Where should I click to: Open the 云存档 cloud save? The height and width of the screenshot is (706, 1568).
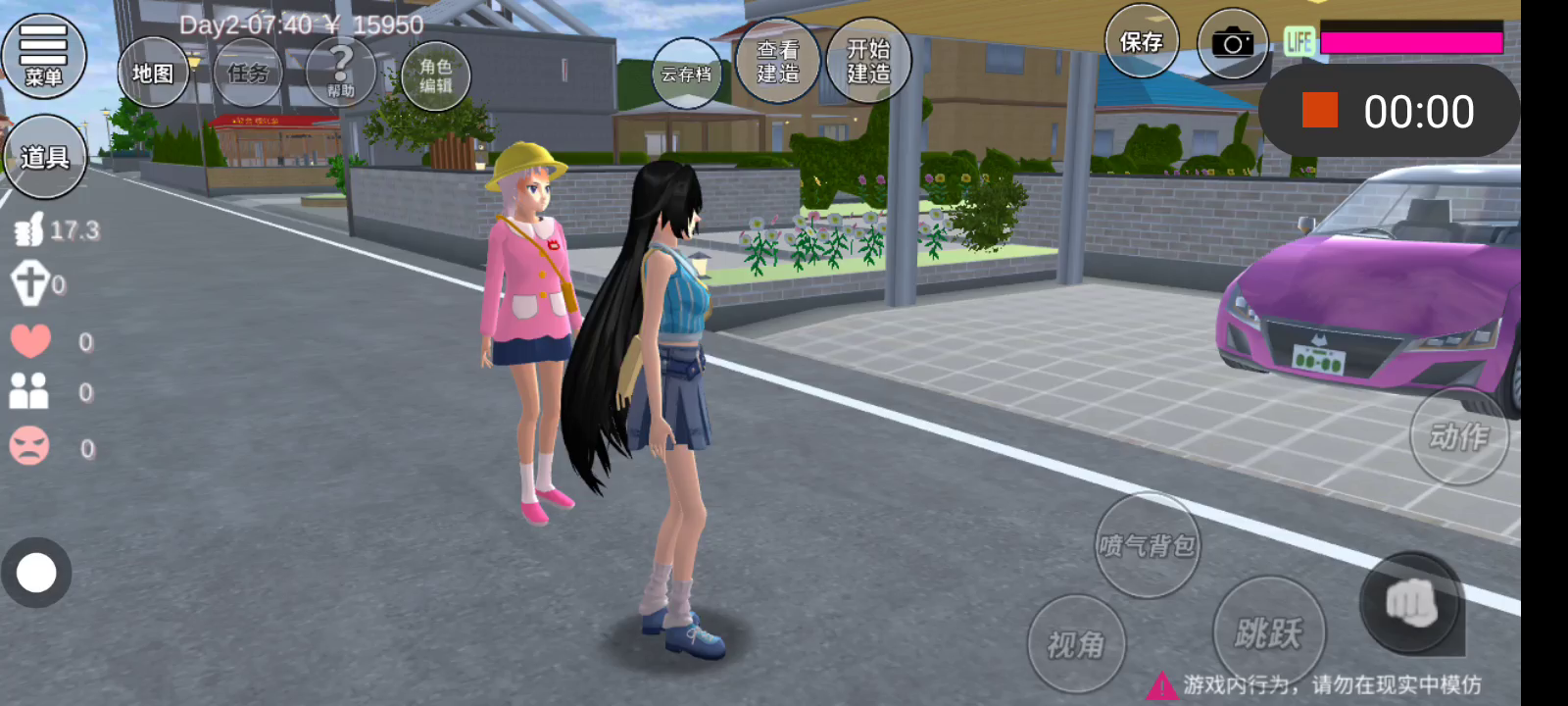[686, 74]
